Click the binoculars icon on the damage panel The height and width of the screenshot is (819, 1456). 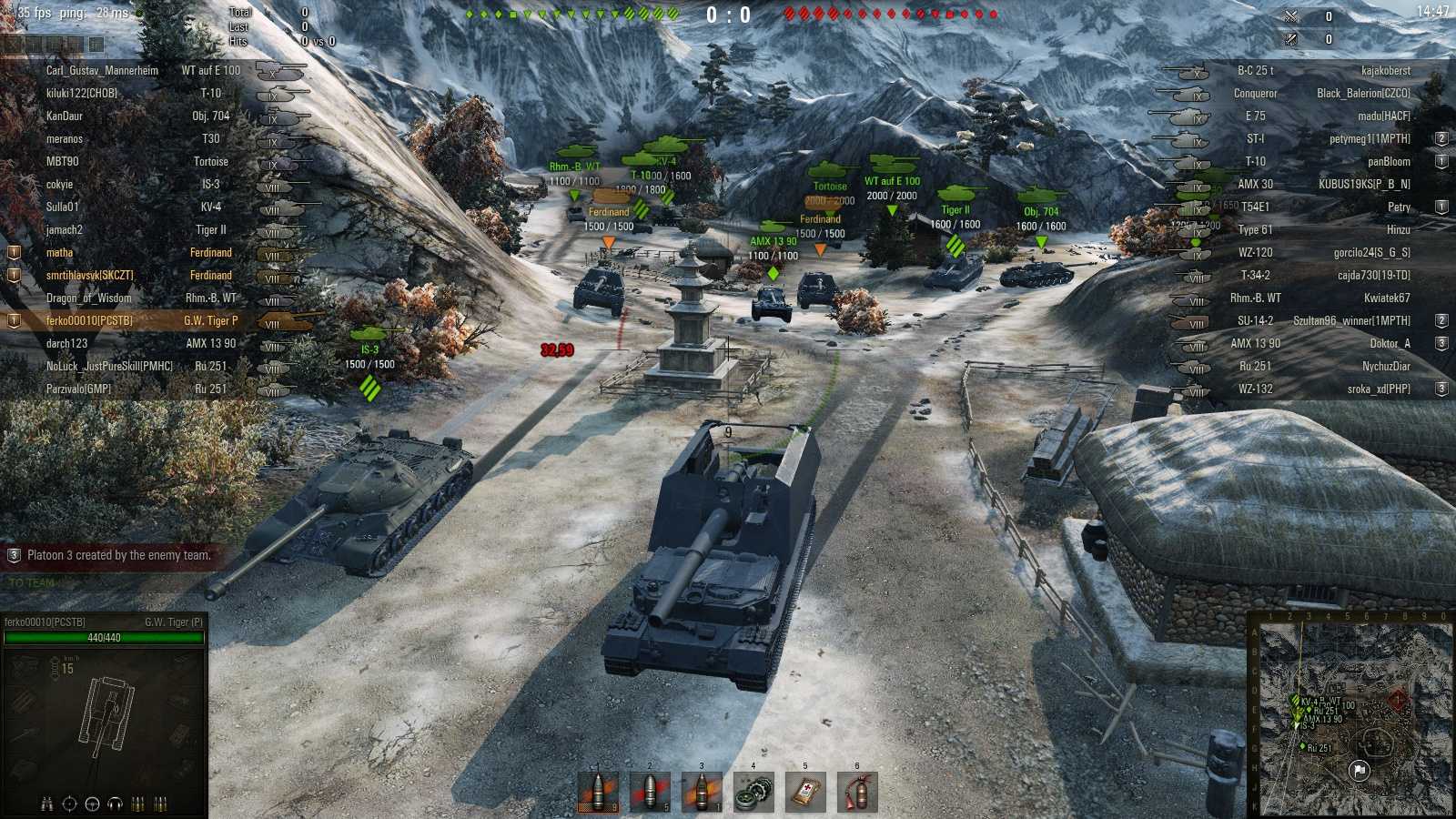click(x=45, y=804)
